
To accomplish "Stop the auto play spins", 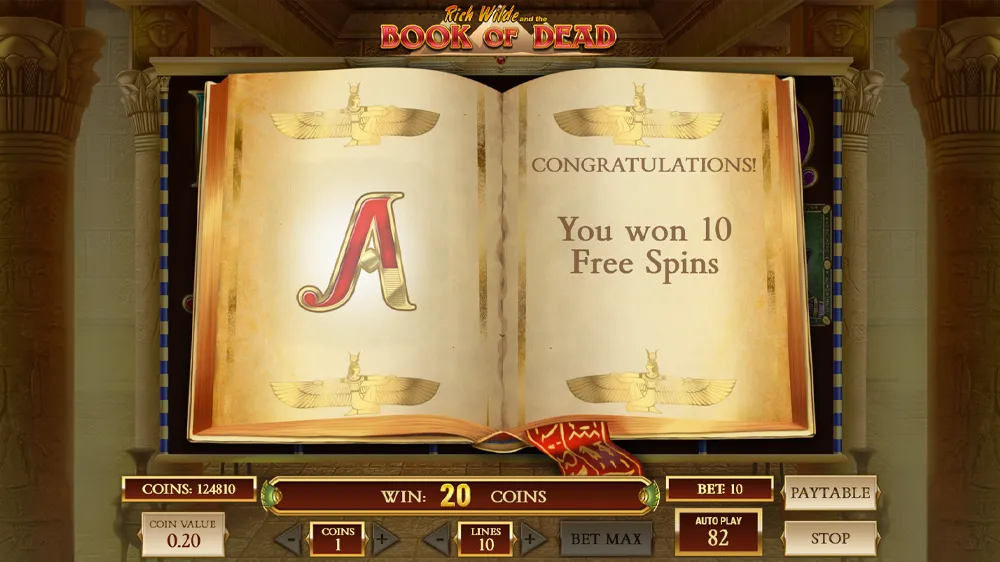I will (x=830, y=538).
